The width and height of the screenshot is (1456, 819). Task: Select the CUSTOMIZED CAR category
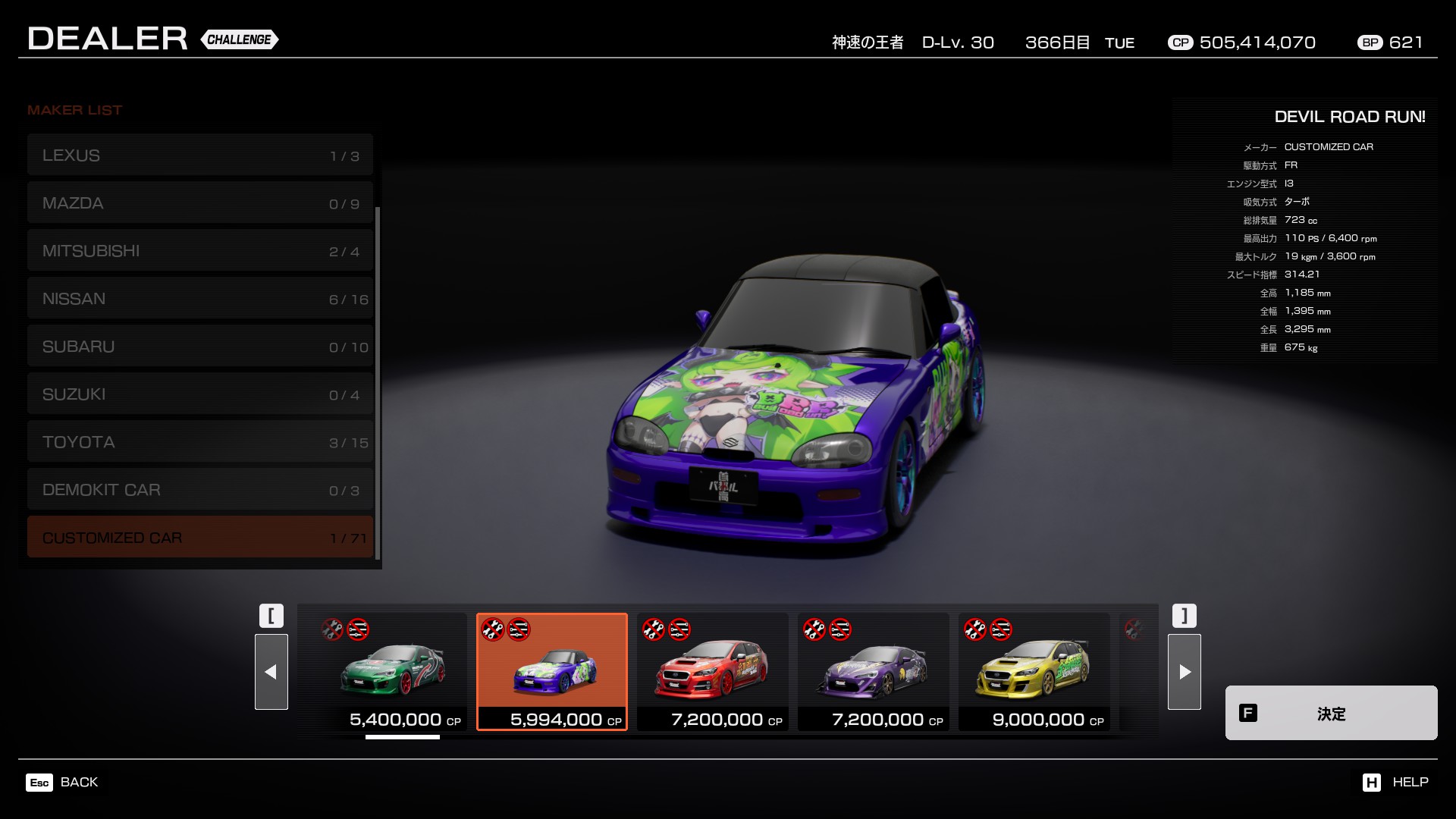coord(199,538)
